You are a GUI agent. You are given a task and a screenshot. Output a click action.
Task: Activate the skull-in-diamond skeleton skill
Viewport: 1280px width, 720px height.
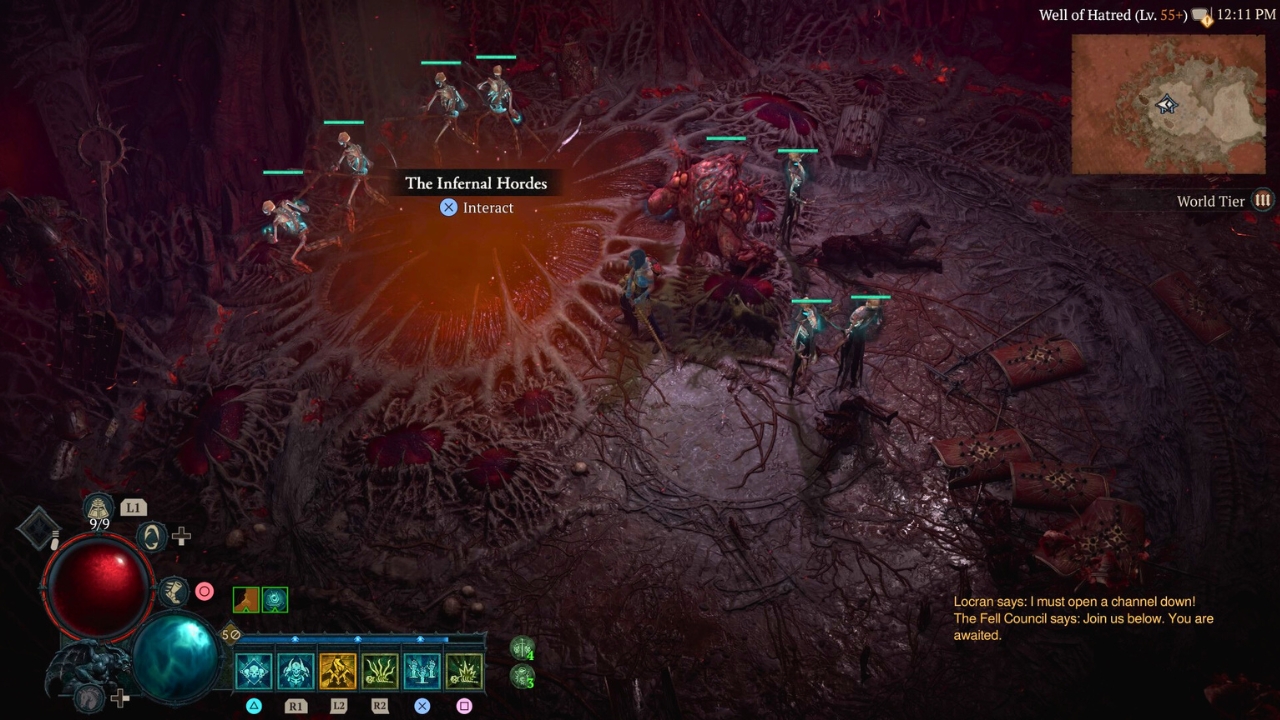(254, 671)
